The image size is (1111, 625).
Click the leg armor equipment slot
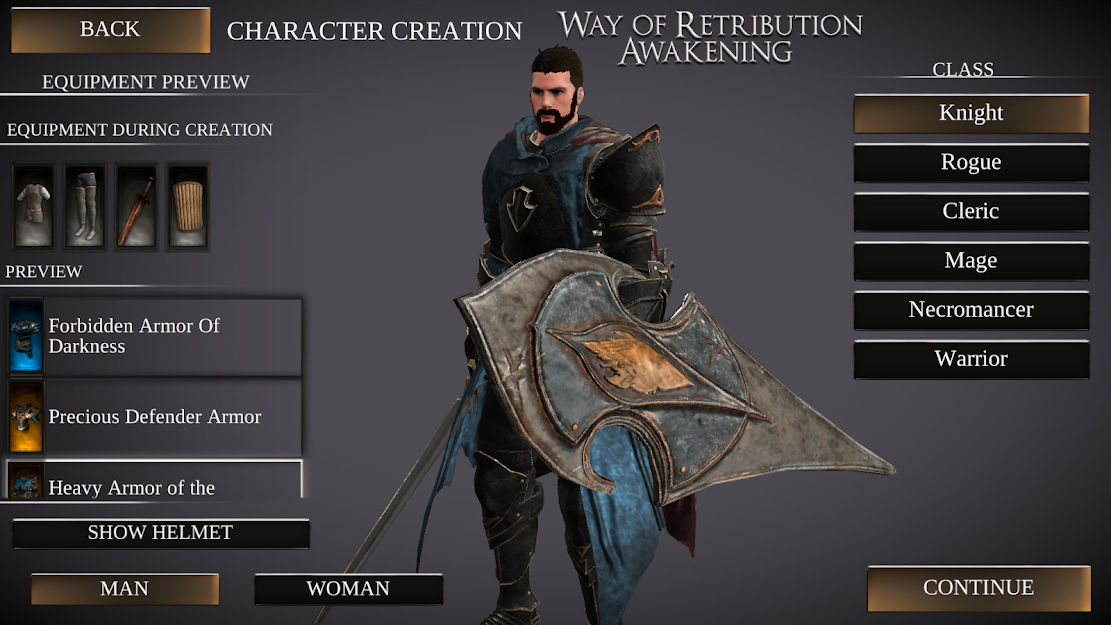pyautogui.click(x=85, y=206)
